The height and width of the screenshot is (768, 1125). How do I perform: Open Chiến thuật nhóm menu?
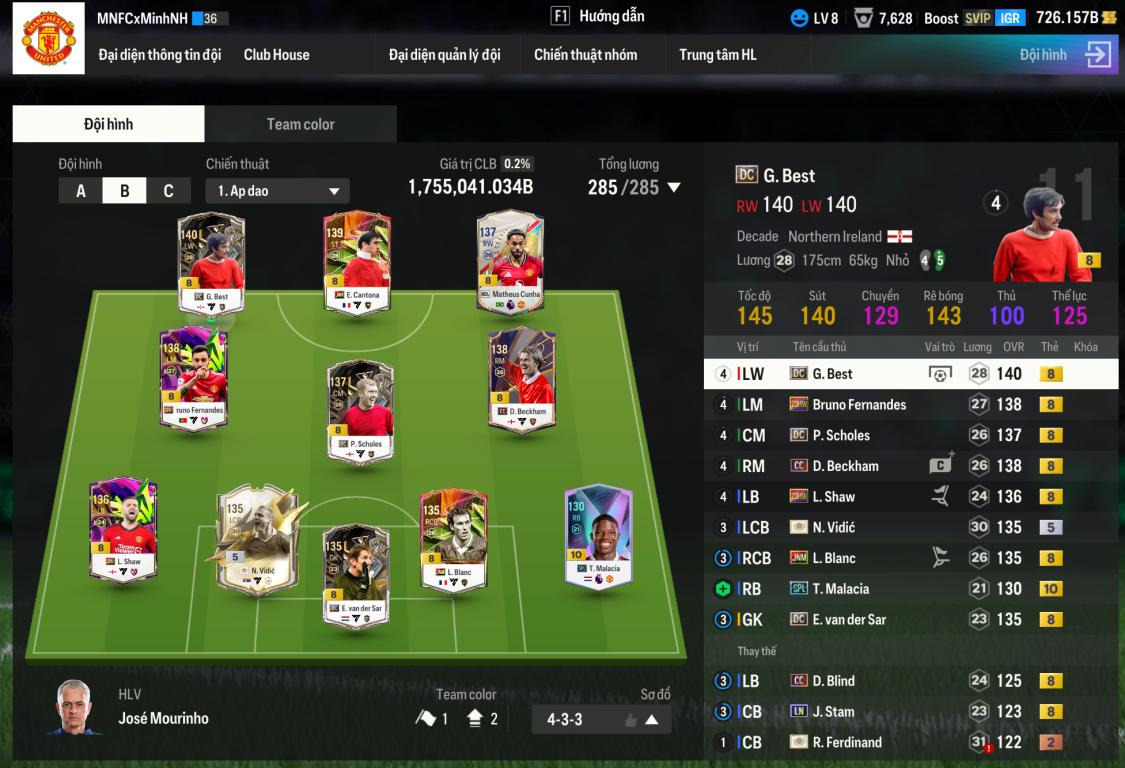pyautogui.click(x=585, y=55)
